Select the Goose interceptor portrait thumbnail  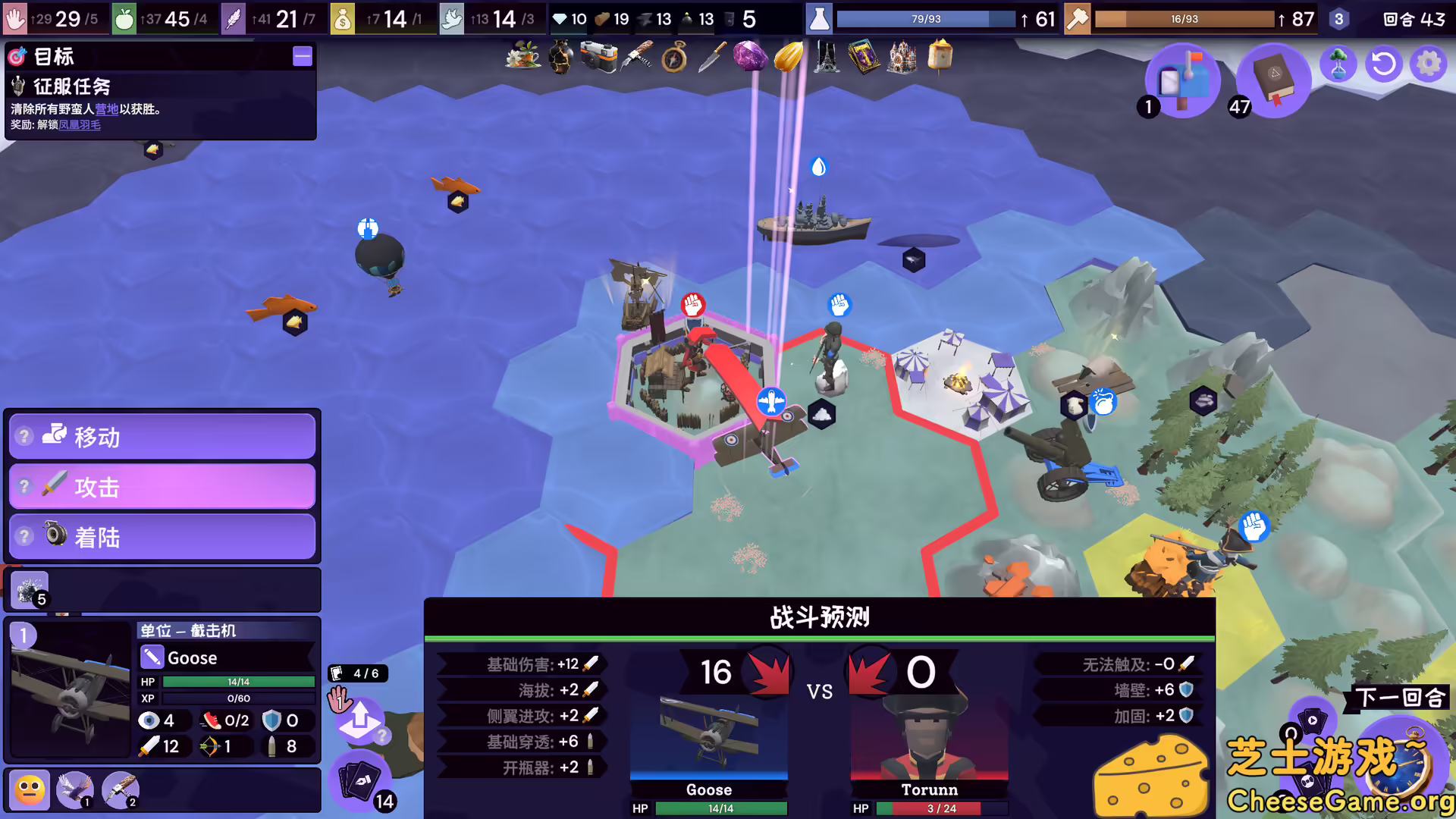click(x=71, y=686)
